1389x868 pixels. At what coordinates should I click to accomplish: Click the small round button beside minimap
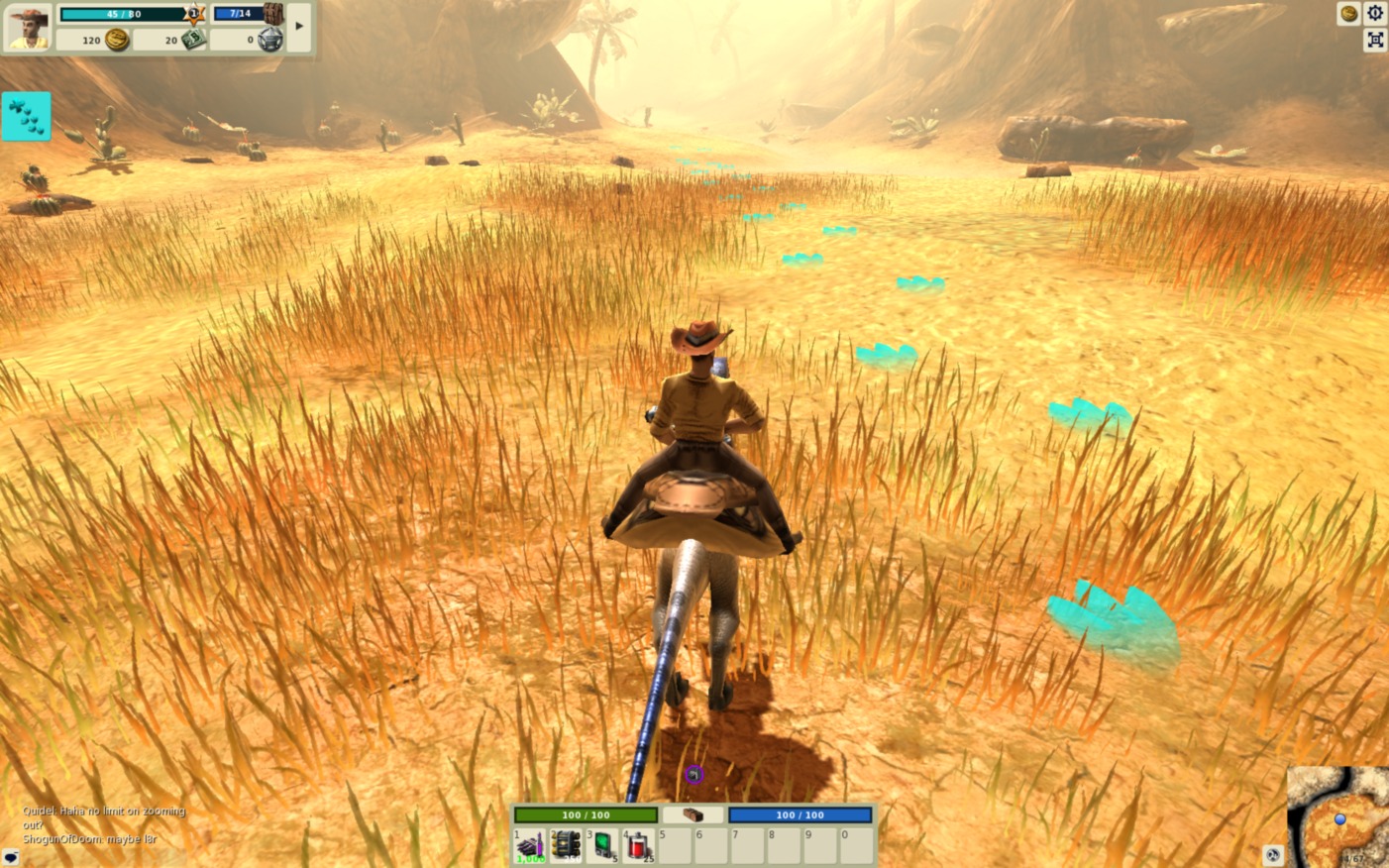(1273, 854)
